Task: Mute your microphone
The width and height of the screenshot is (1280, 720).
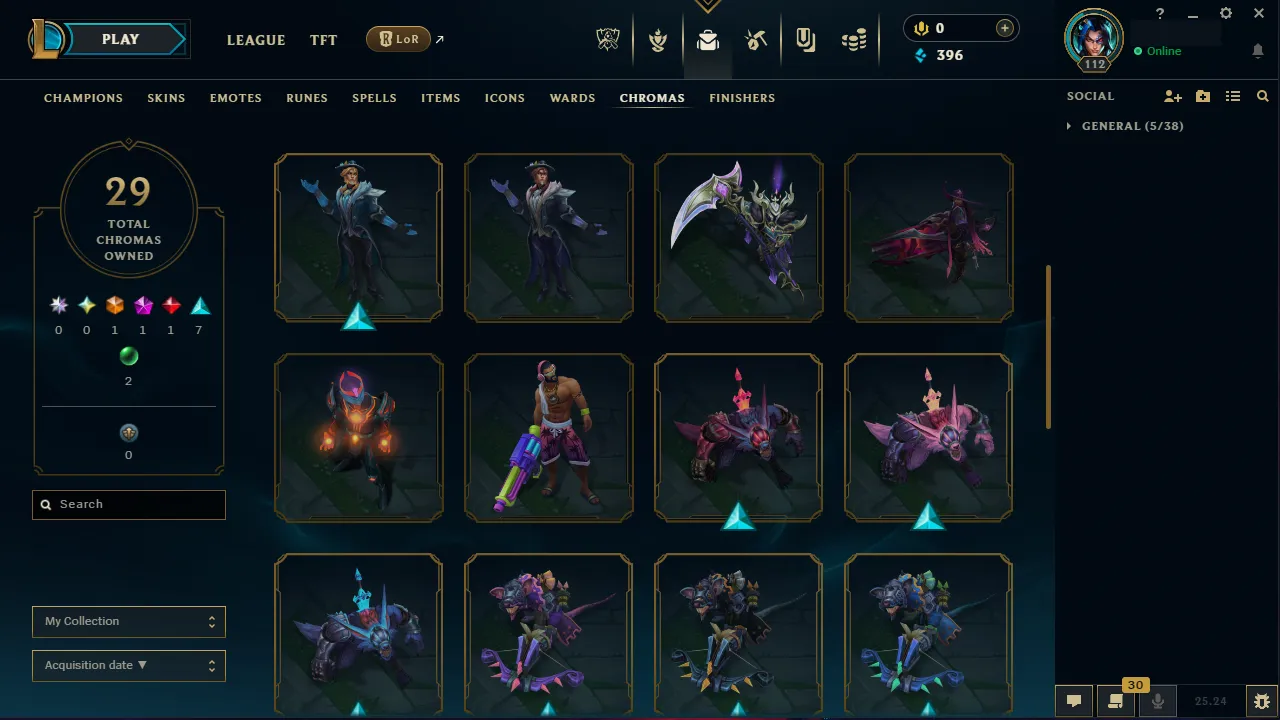Action: pyautogui.click(x=1157, y=700)
